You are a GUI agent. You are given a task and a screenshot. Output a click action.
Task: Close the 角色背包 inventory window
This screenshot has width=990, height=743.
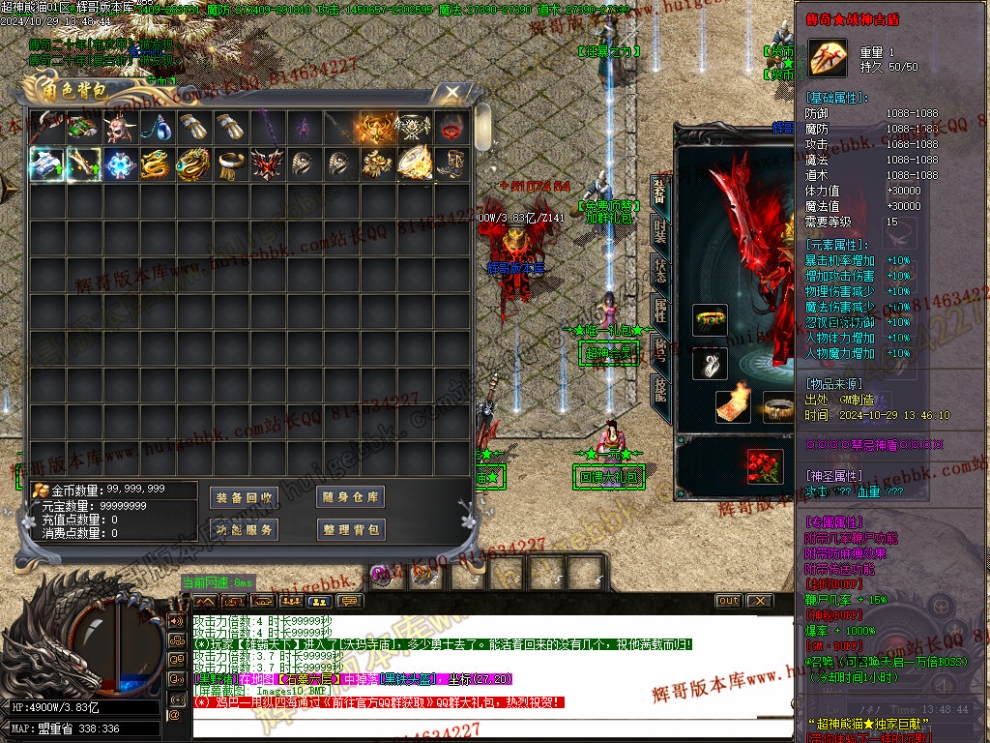coord(452,93)
